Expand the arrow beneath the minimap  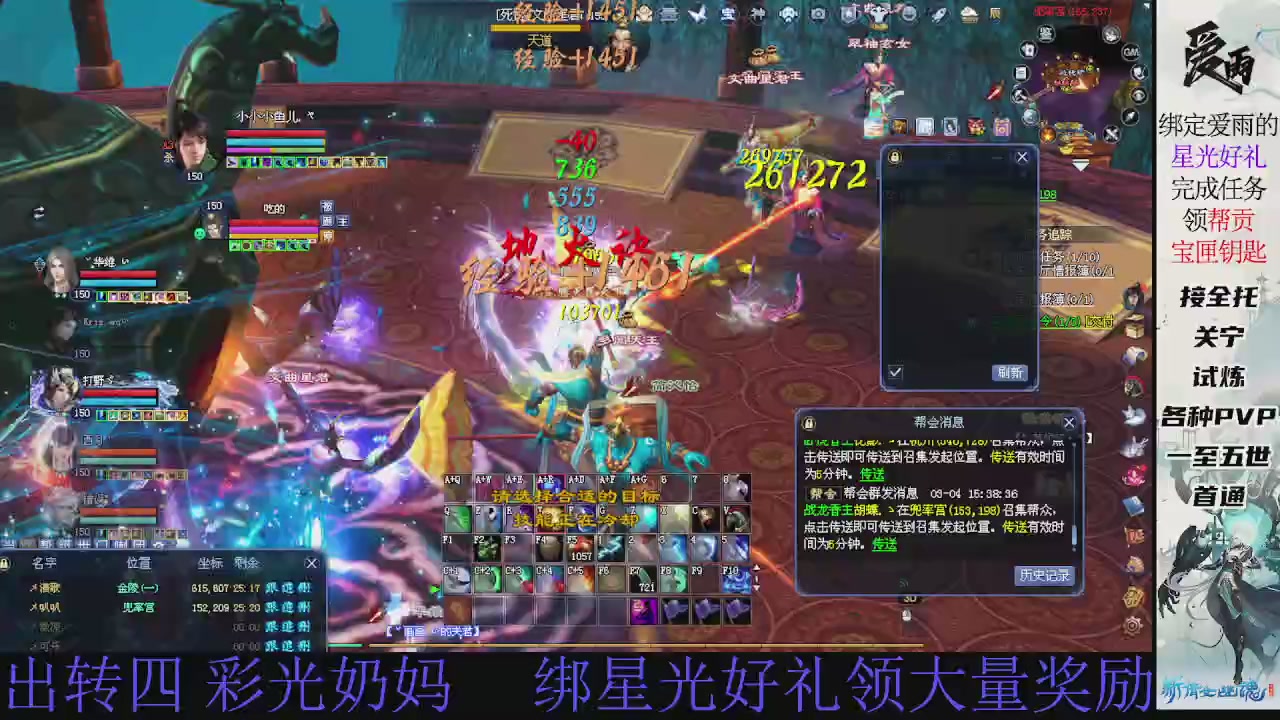point(1081,164)
